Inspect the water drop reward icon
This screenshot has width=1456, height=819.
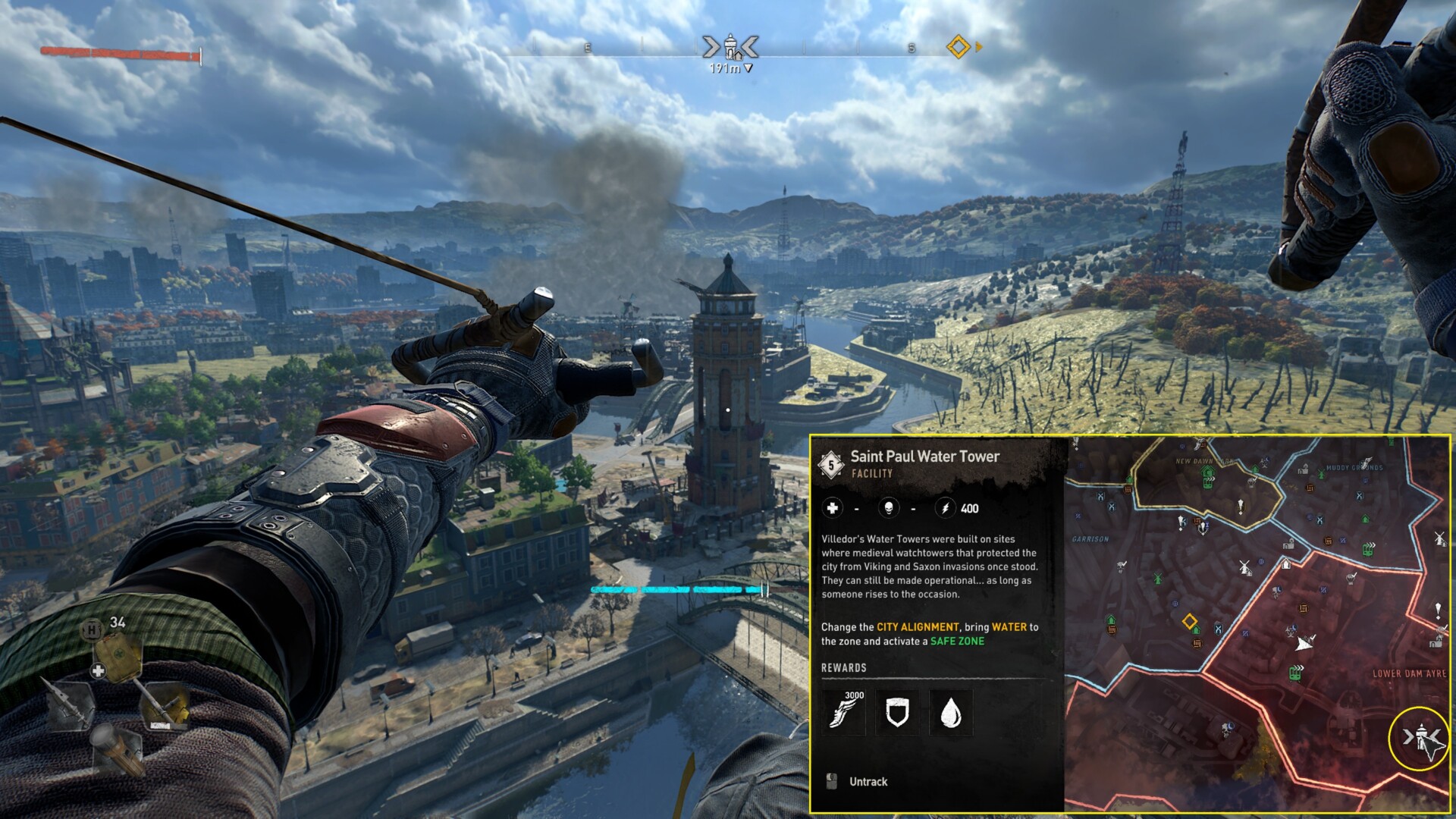click(x=950, y=713)
